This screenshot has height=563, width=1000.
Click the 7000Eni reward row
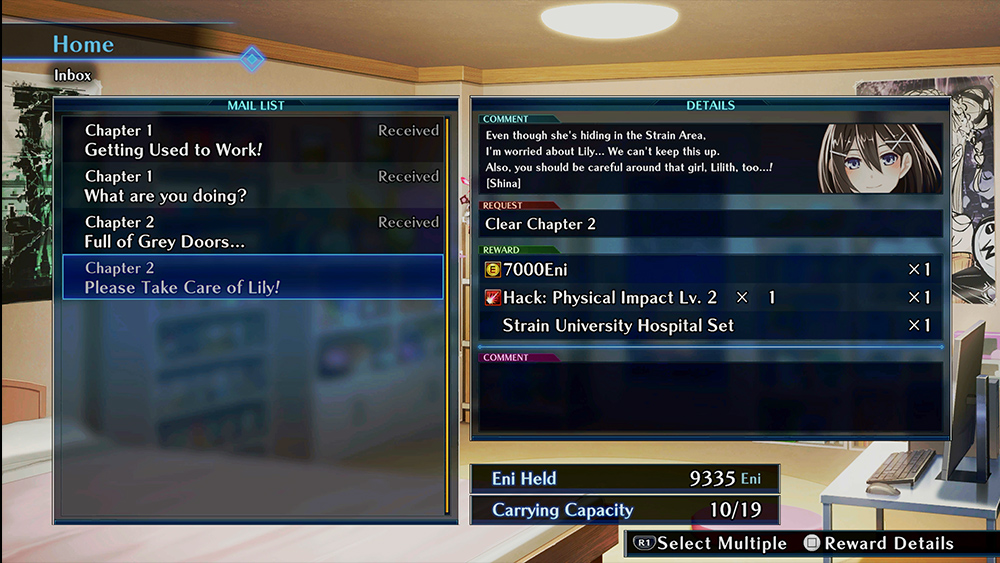[x=707, y=269]
